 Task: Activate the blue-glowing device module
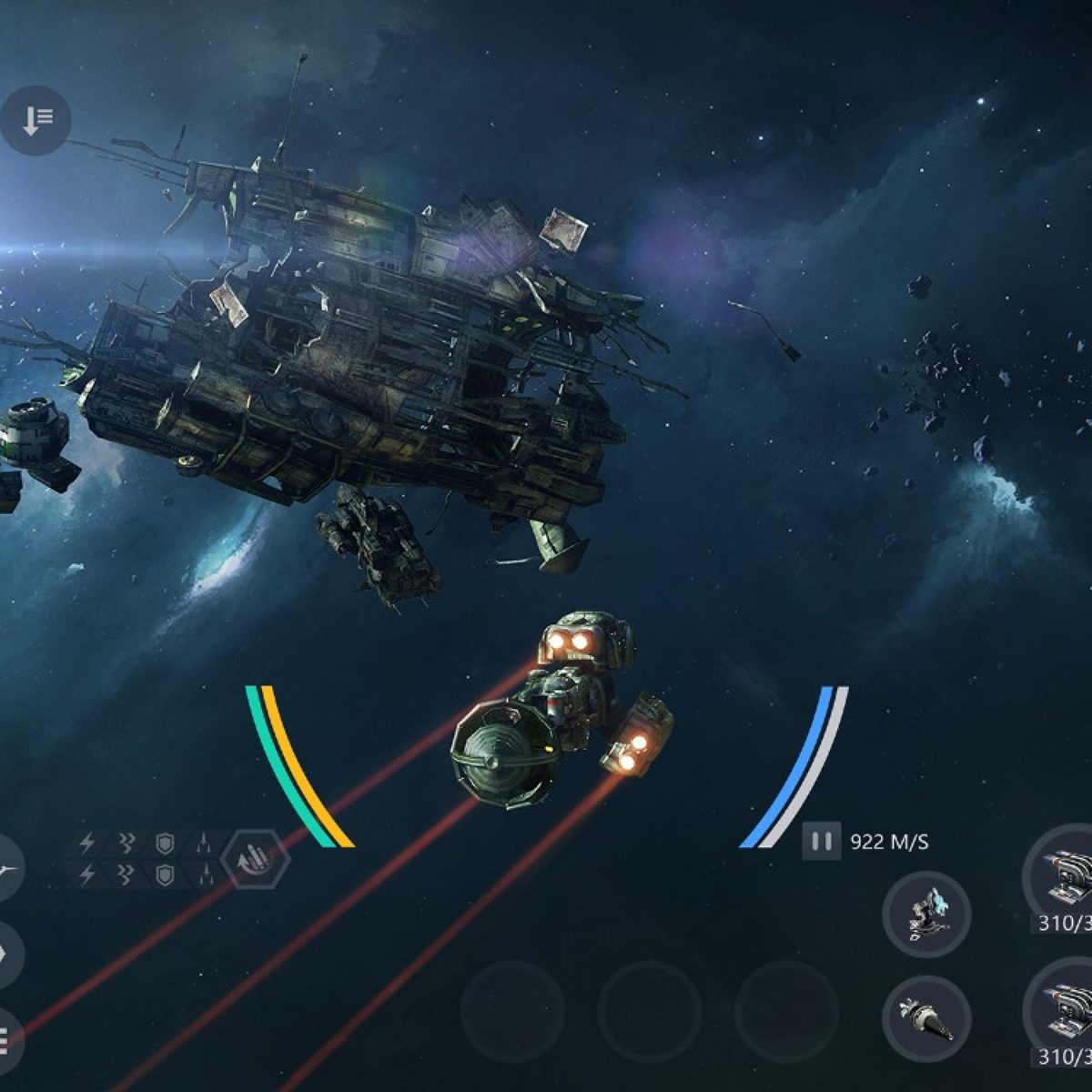926,915
